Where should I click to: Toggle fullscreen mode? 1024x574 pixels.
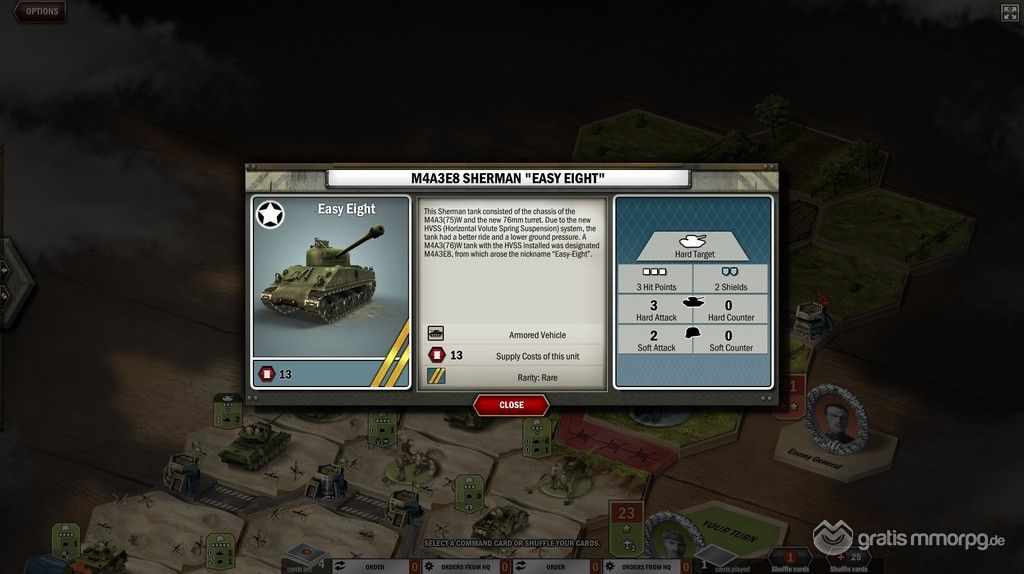(1009, 13)
